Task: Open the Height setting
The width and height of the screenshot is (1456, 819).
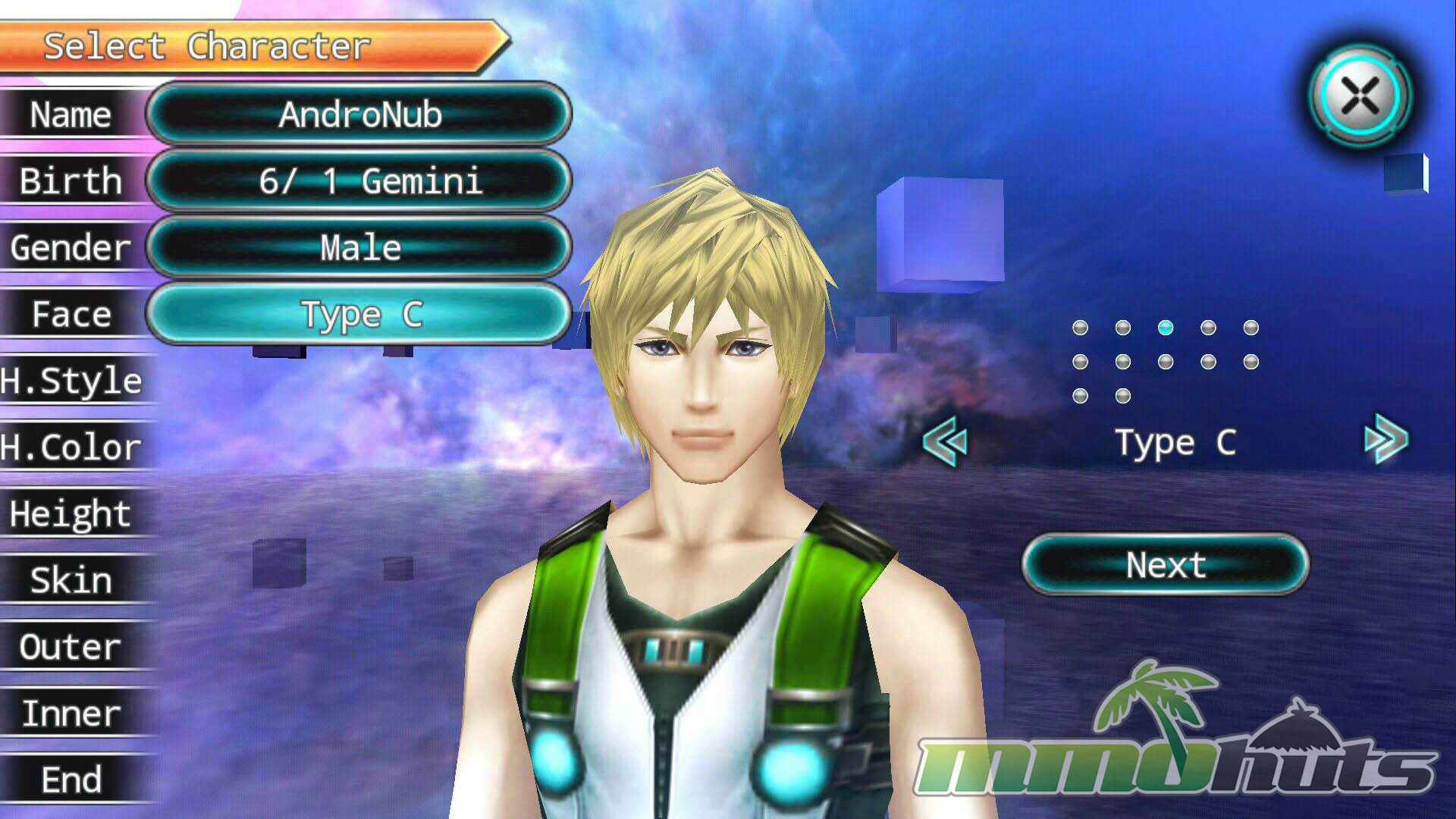Action: click(72, 513)
